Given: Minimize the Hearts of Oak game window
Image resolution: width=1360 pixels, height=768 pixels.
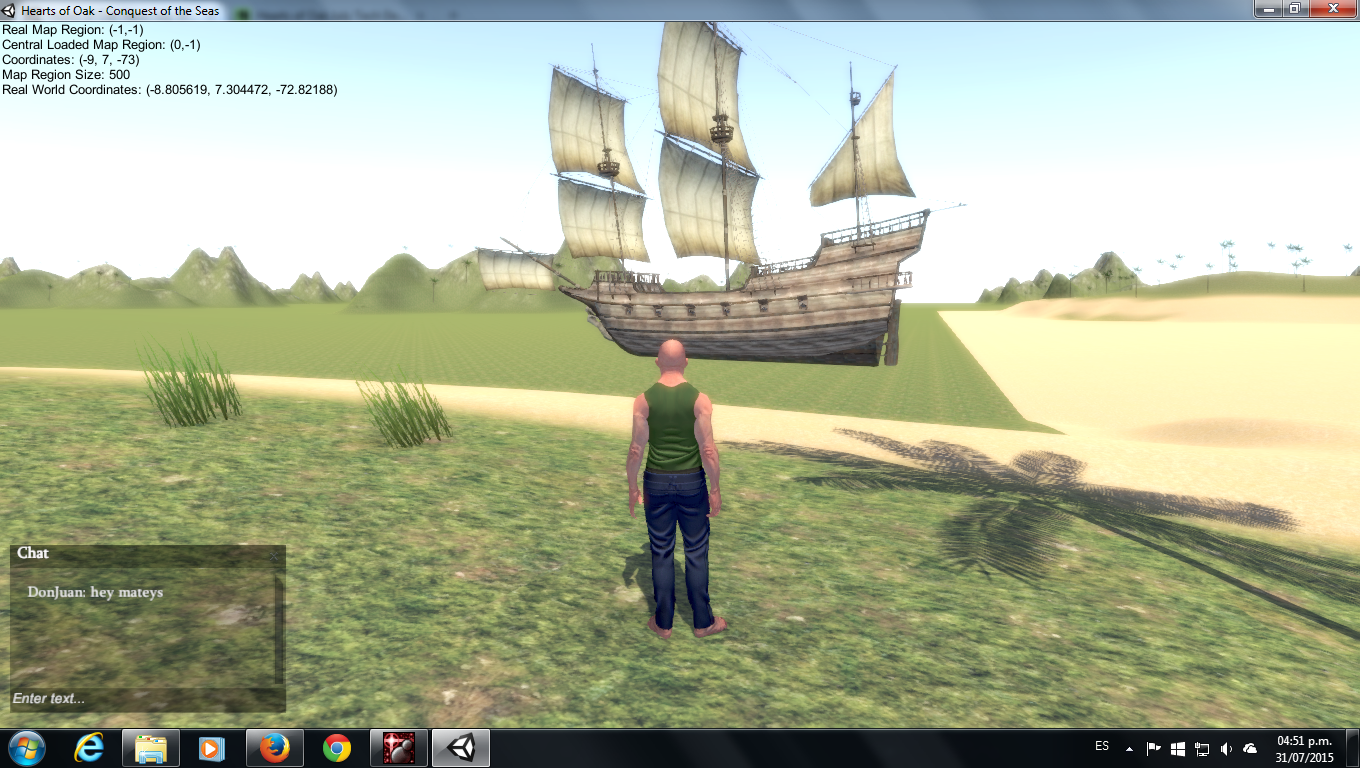Looking at the screenshot, I should (1267, 8).
